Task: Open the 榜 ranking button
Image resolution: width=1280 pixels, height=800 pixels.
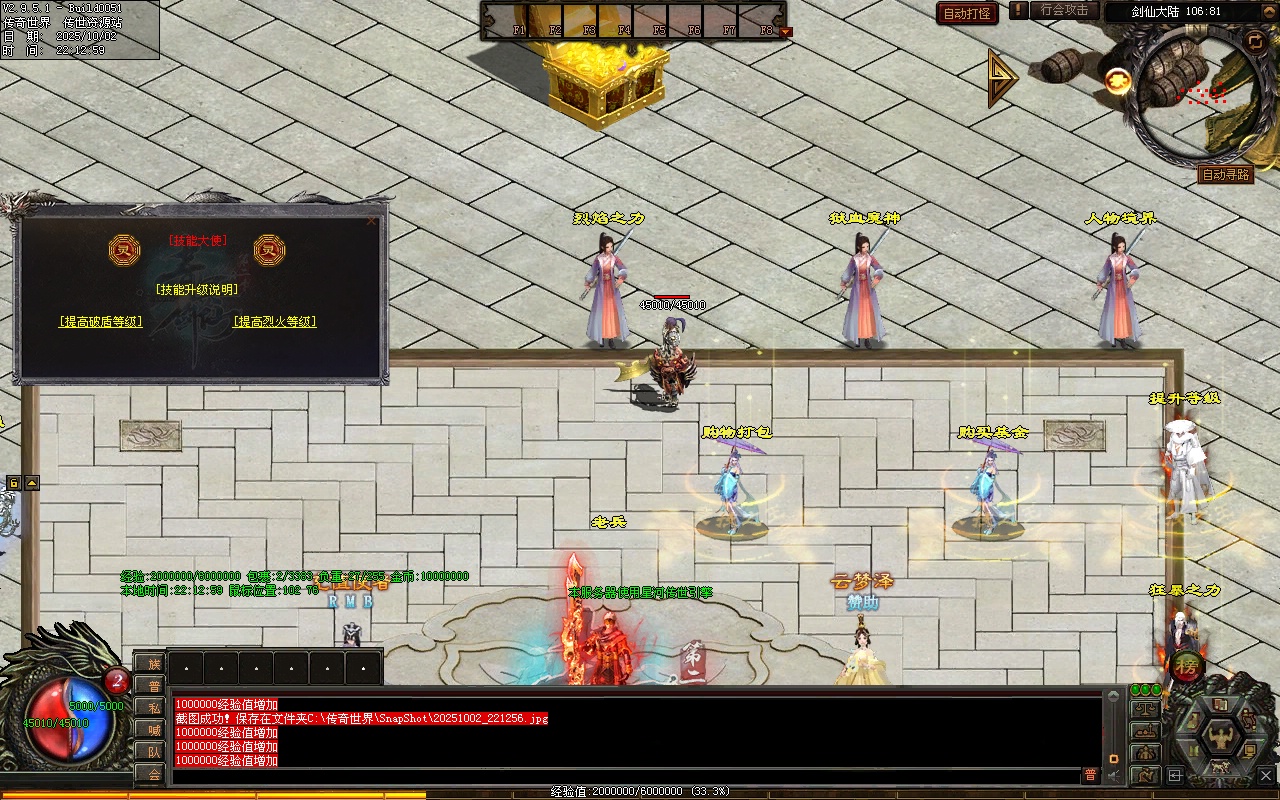Action: tap(1188, 665)
